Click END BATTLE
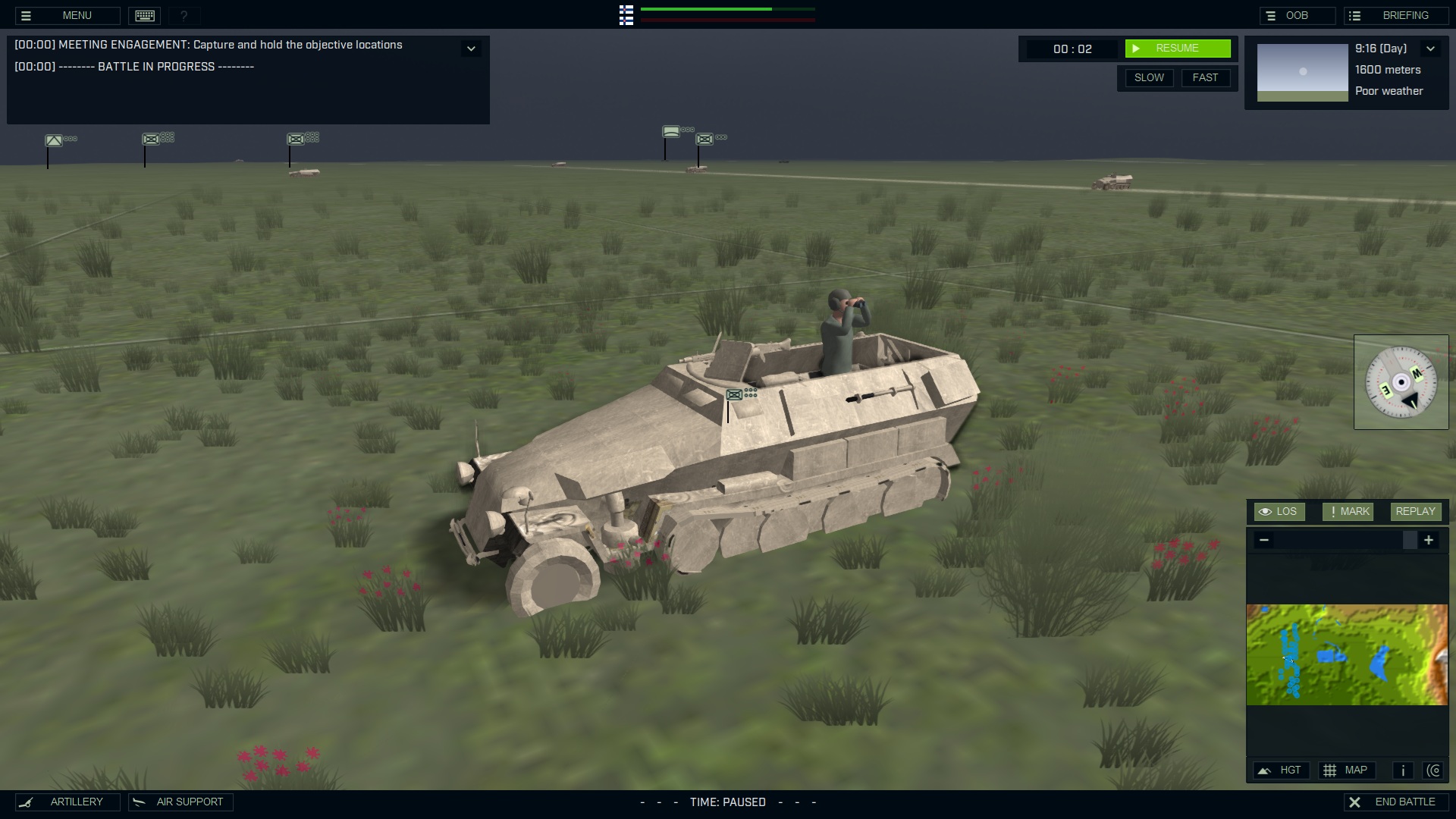This screenshot has height=819, width=1456. click(1398, 801)
